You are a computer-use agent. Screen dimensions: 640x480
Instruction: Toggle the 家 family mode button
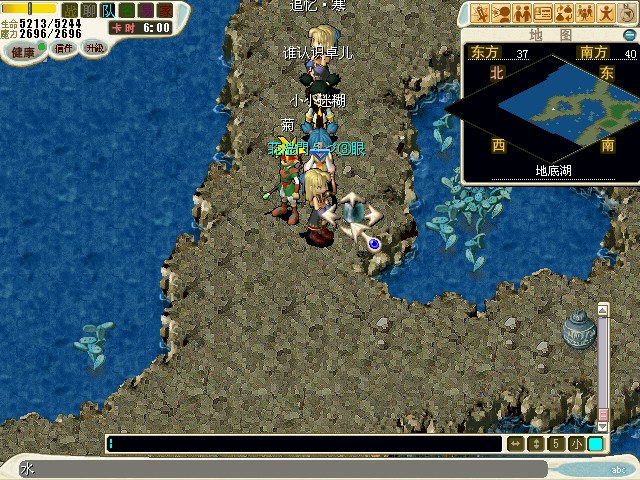click(164, 10)
